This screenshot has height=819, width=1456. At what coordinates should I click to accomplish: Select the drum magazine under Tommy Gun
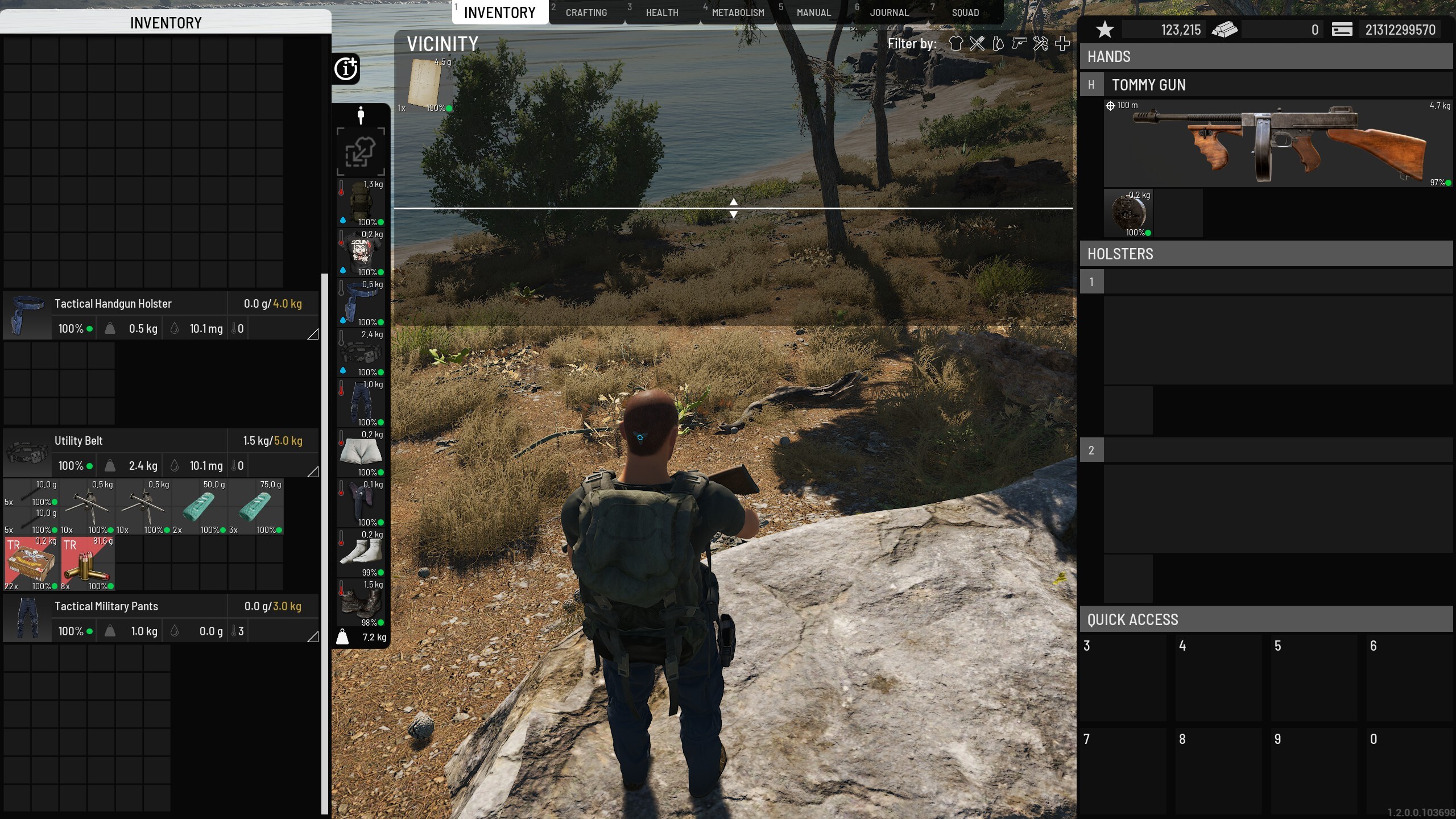tap(1128, 213)
